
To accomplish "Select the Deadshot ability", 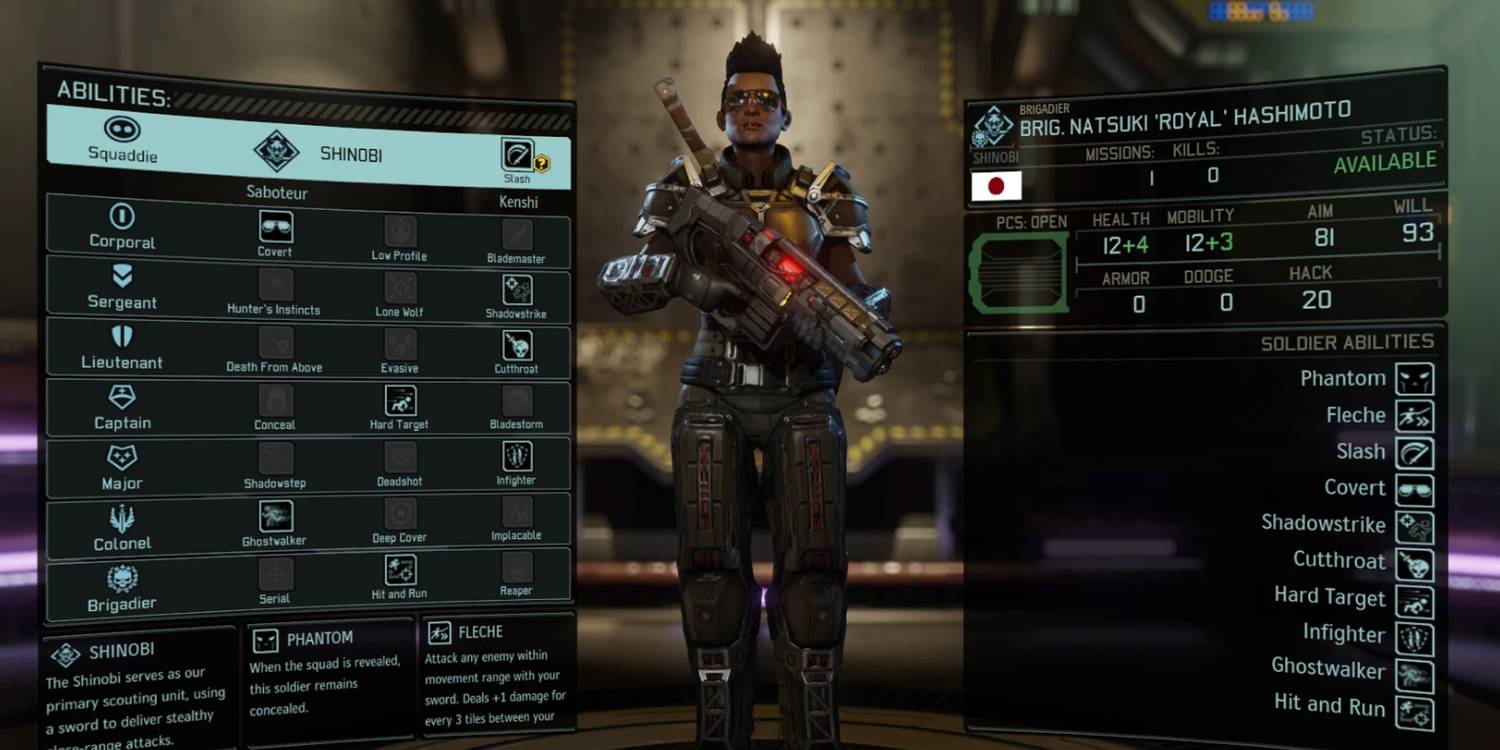I will (x=399, y=459).
